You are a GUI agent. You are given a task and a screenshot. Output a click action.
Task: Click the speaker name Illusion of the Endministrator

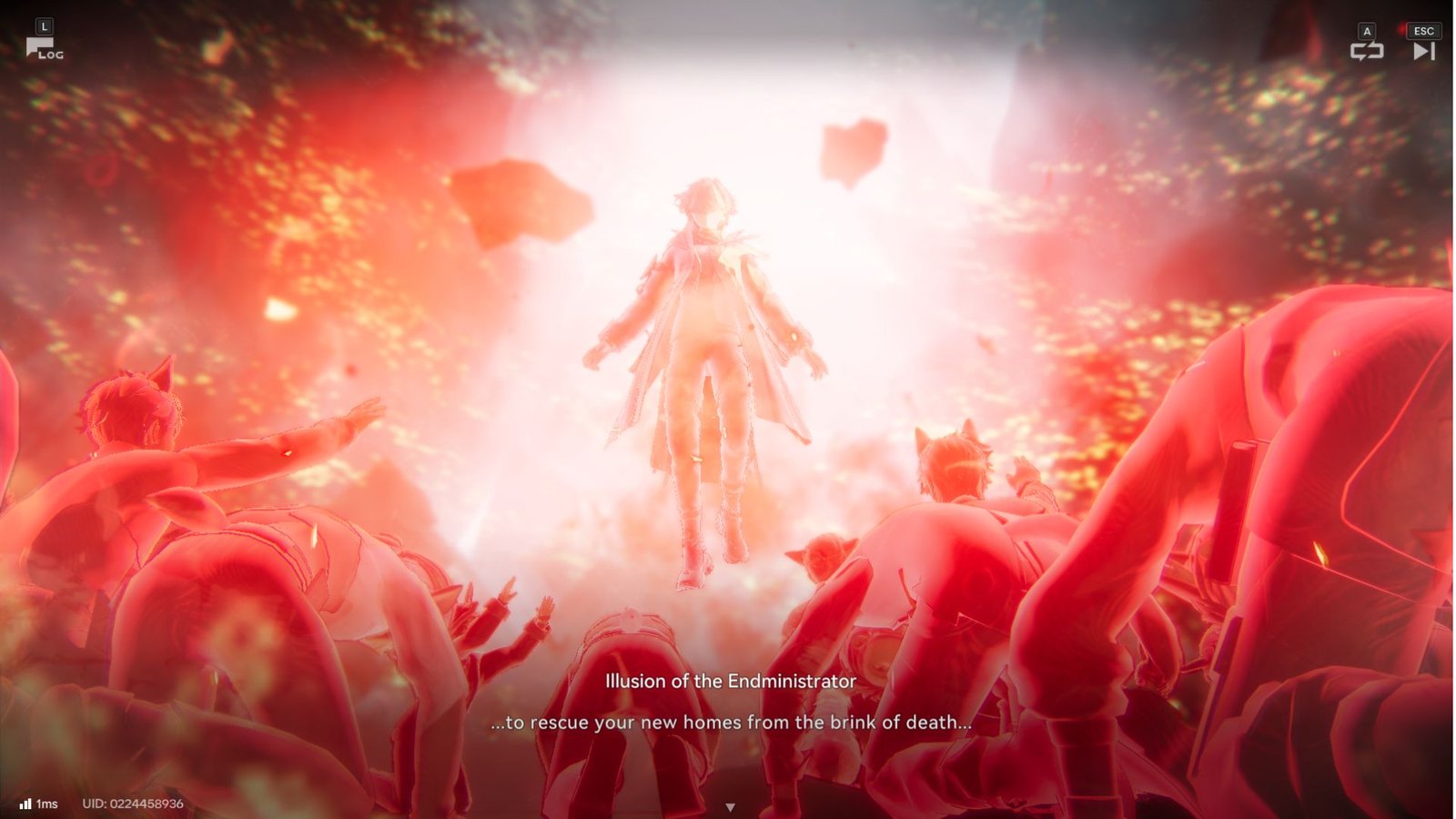731,680
